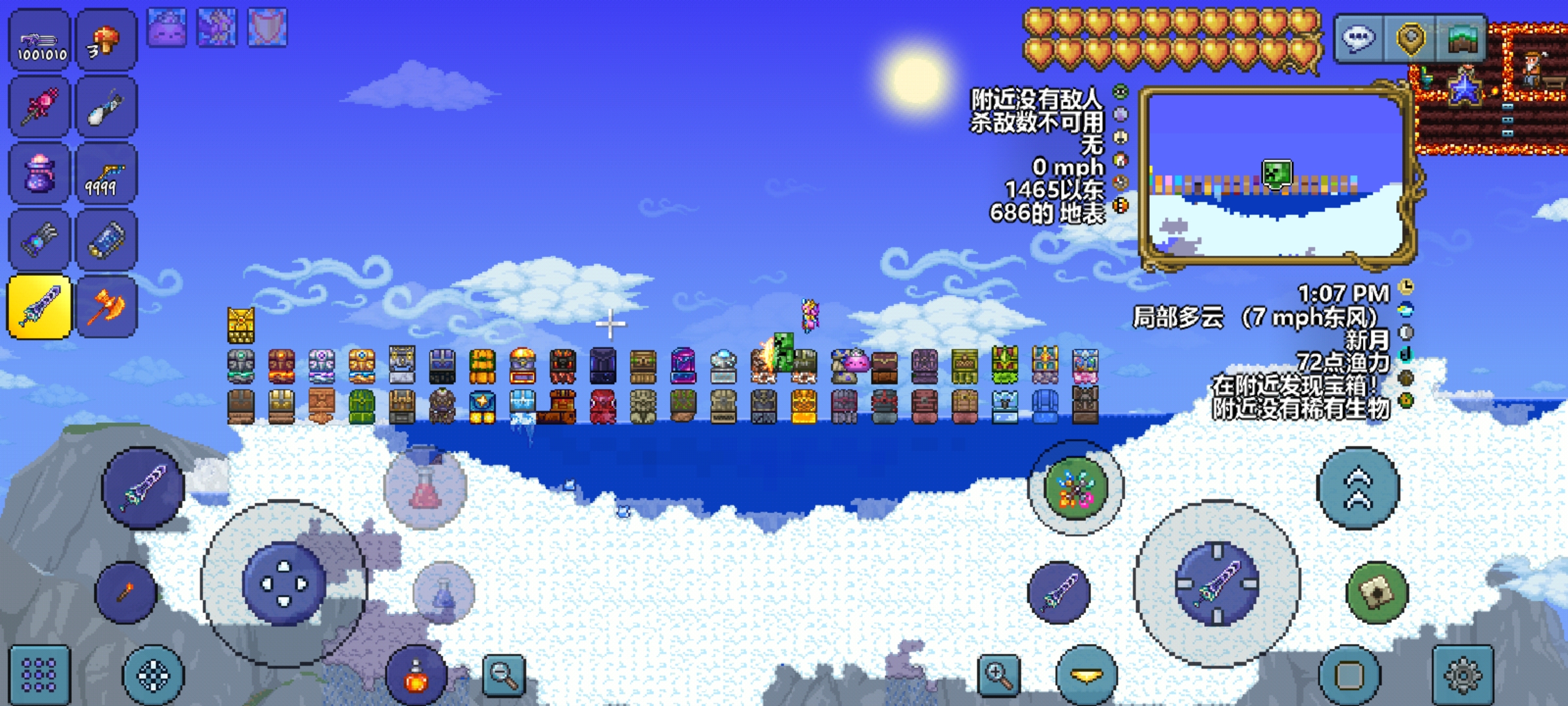1568x706 pixels.
Task: Zoom in with the plus magnifier
Action: (x=998, y=675)
